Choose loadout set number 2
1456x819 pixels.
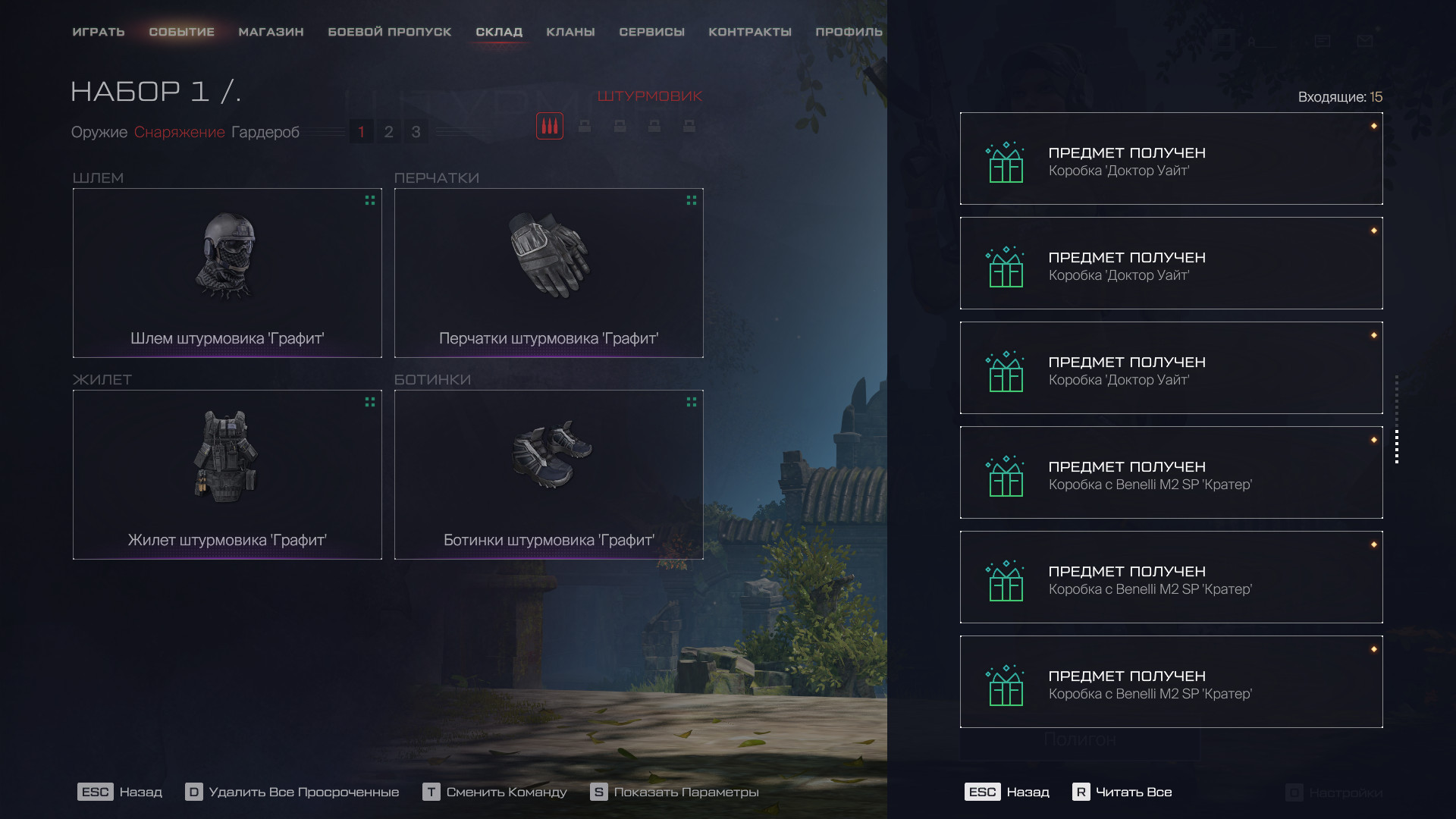coord(388,132)
